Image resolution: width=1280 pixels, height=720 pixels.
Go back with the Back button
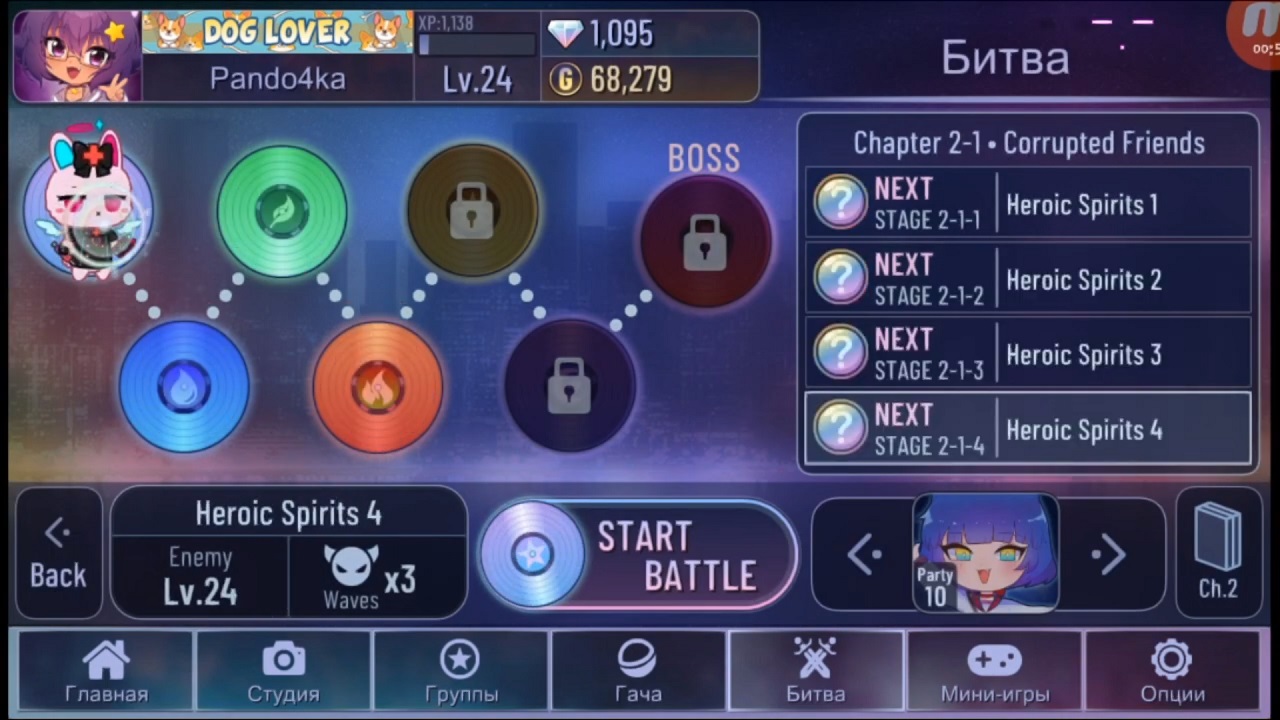pos(58,555)
